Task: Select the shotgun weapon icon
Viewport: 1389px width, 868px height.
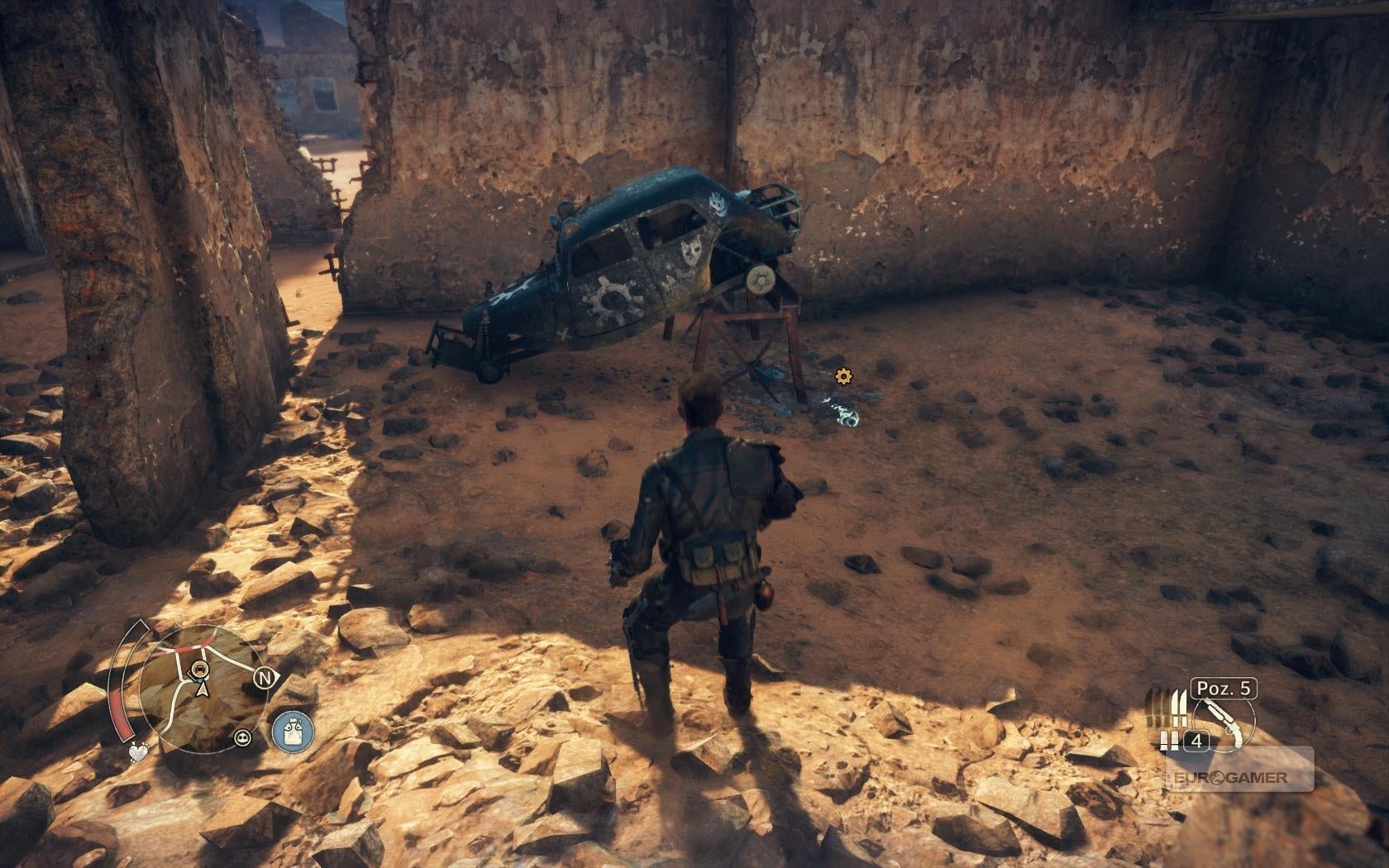Action: click(1223, 721)
